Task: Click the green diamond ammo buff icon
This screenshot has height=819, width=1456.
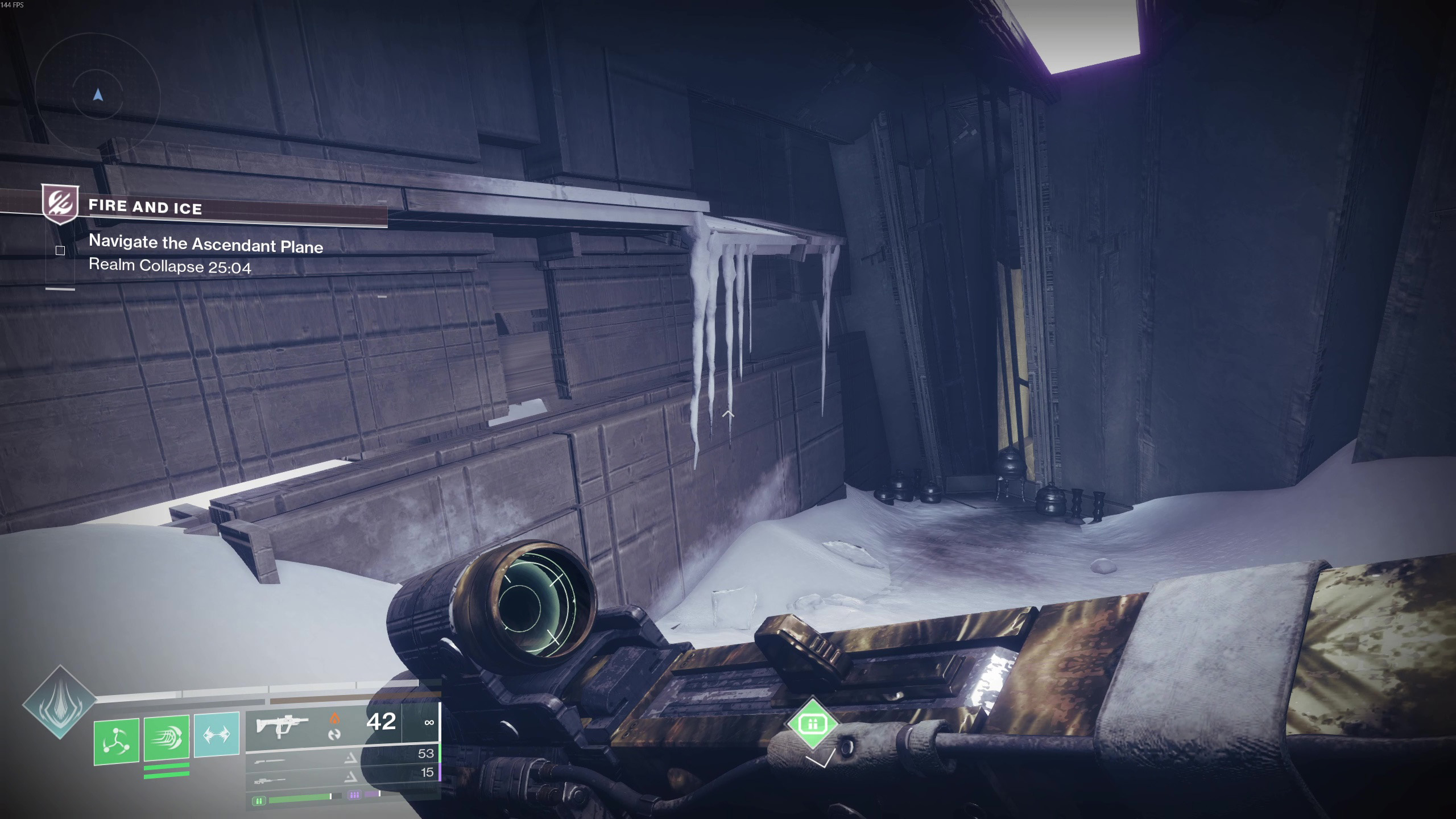Action: [812, 723]
